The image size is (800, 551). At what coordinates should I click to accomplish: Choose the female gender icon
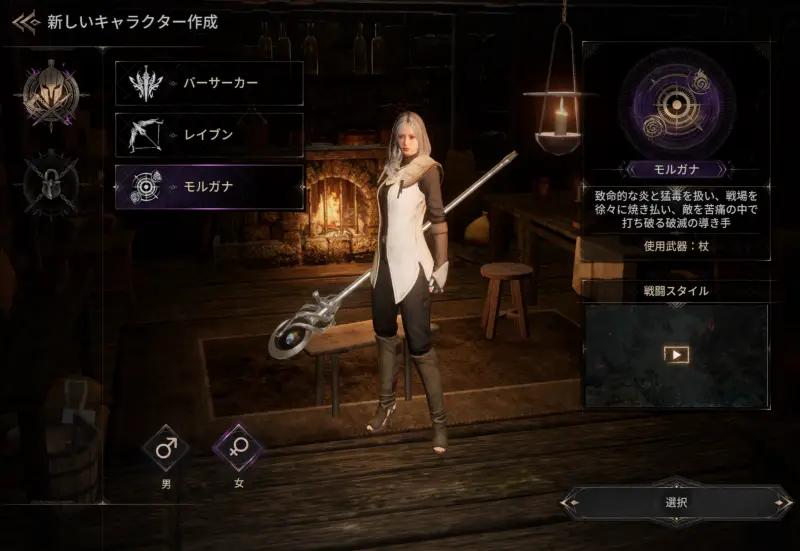point(238,448)
